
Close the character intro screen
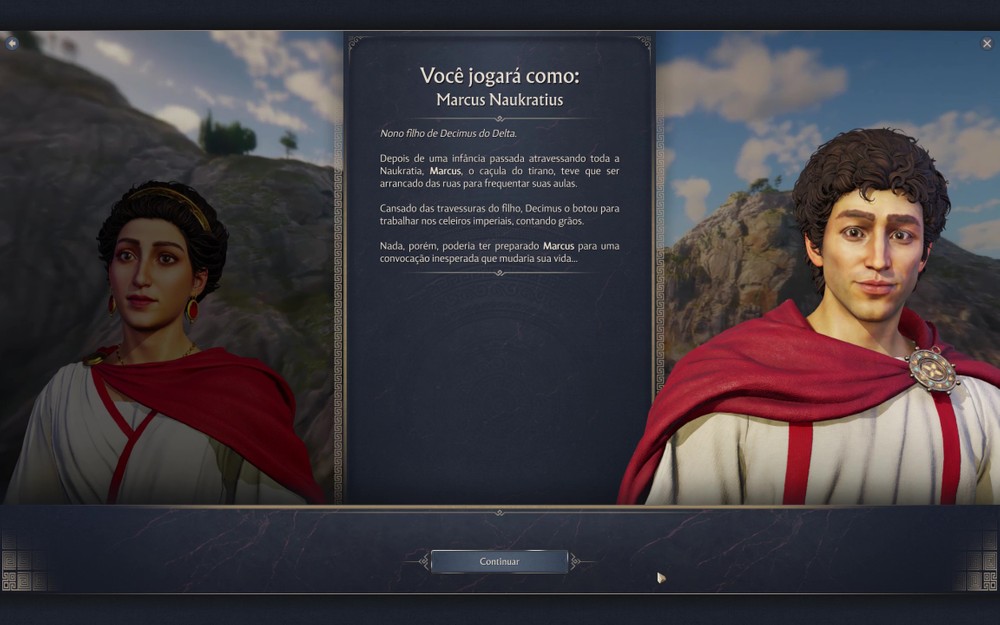pos(987,43)
